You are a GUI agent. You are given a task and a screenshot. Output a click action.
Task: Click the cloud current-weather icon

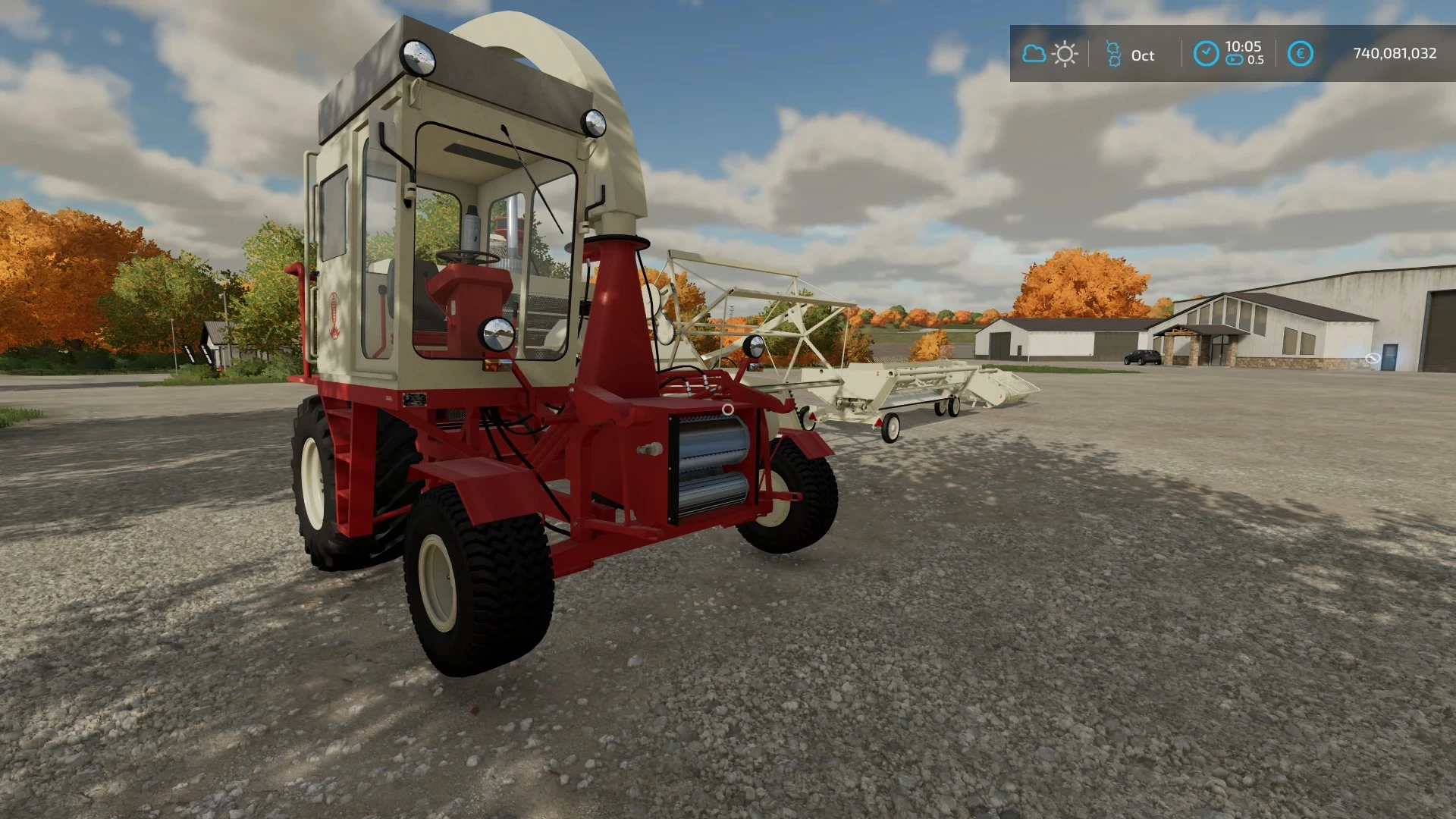tap(1034, 53)
